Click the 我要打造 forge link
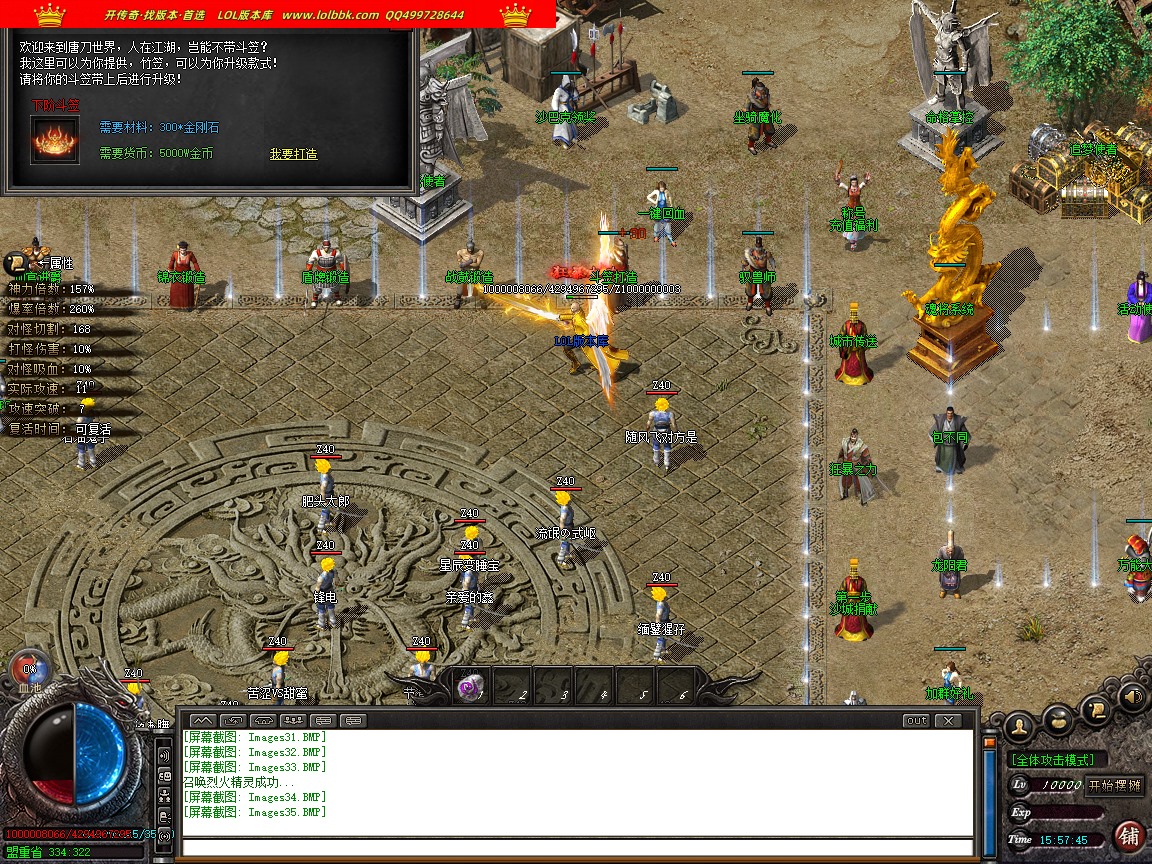This screenshot has height=864, width=1152. coord(293,154)
